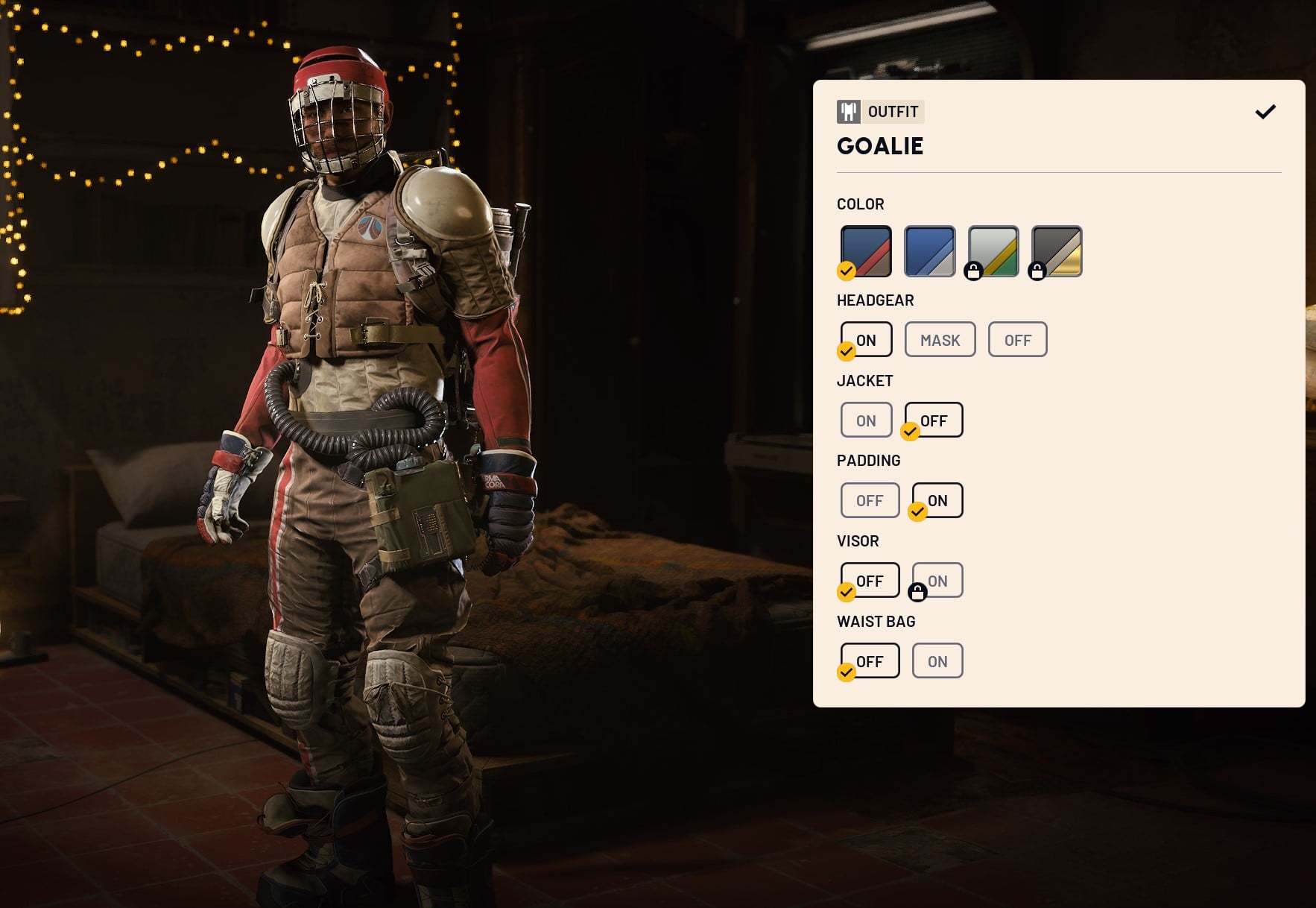The height and width of the screenshot is (908, 1316).
Task: Click the checkmark confirming the Goalie outfit
Action: click(x=1265, y=112)
